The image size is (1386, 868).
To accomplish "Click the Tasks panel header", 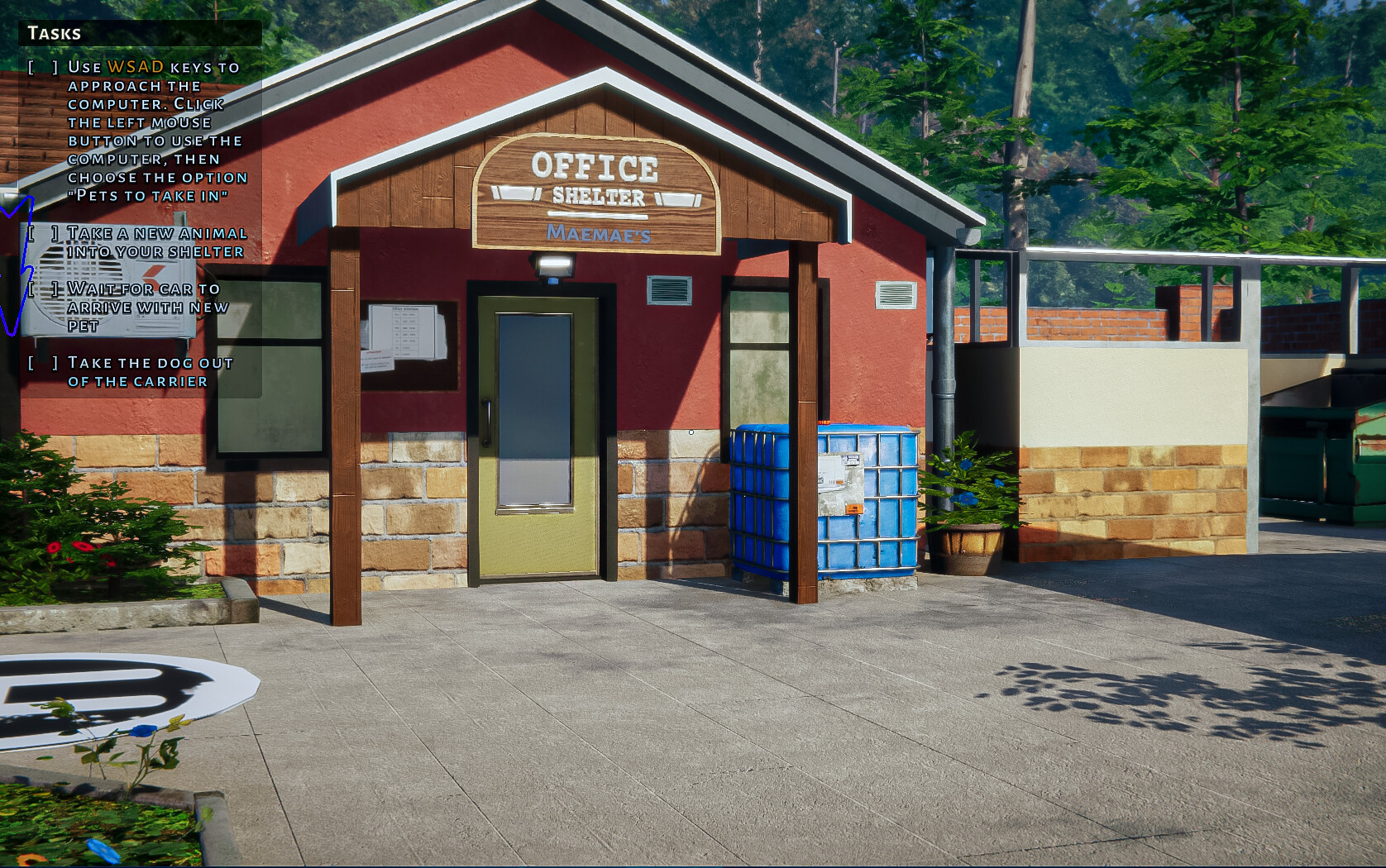I will click(x=53, y=34).
